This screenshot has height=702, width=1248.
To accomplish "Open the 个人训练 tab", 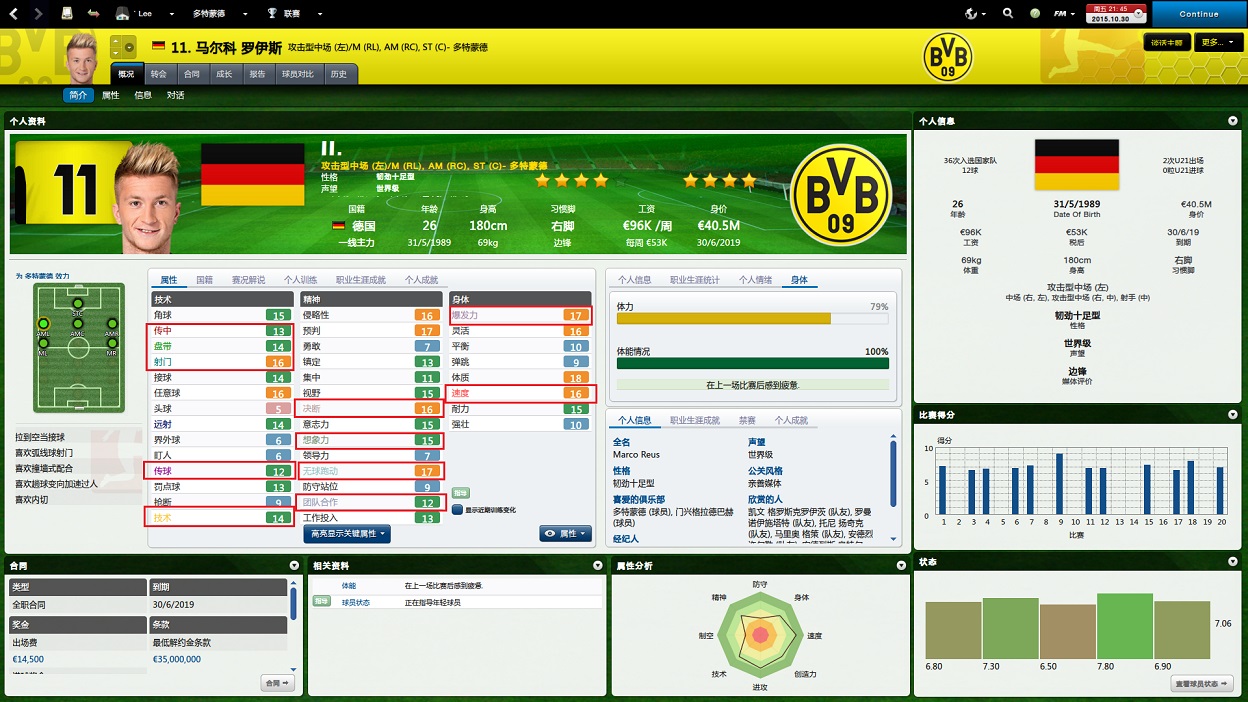I will [300, 280].
